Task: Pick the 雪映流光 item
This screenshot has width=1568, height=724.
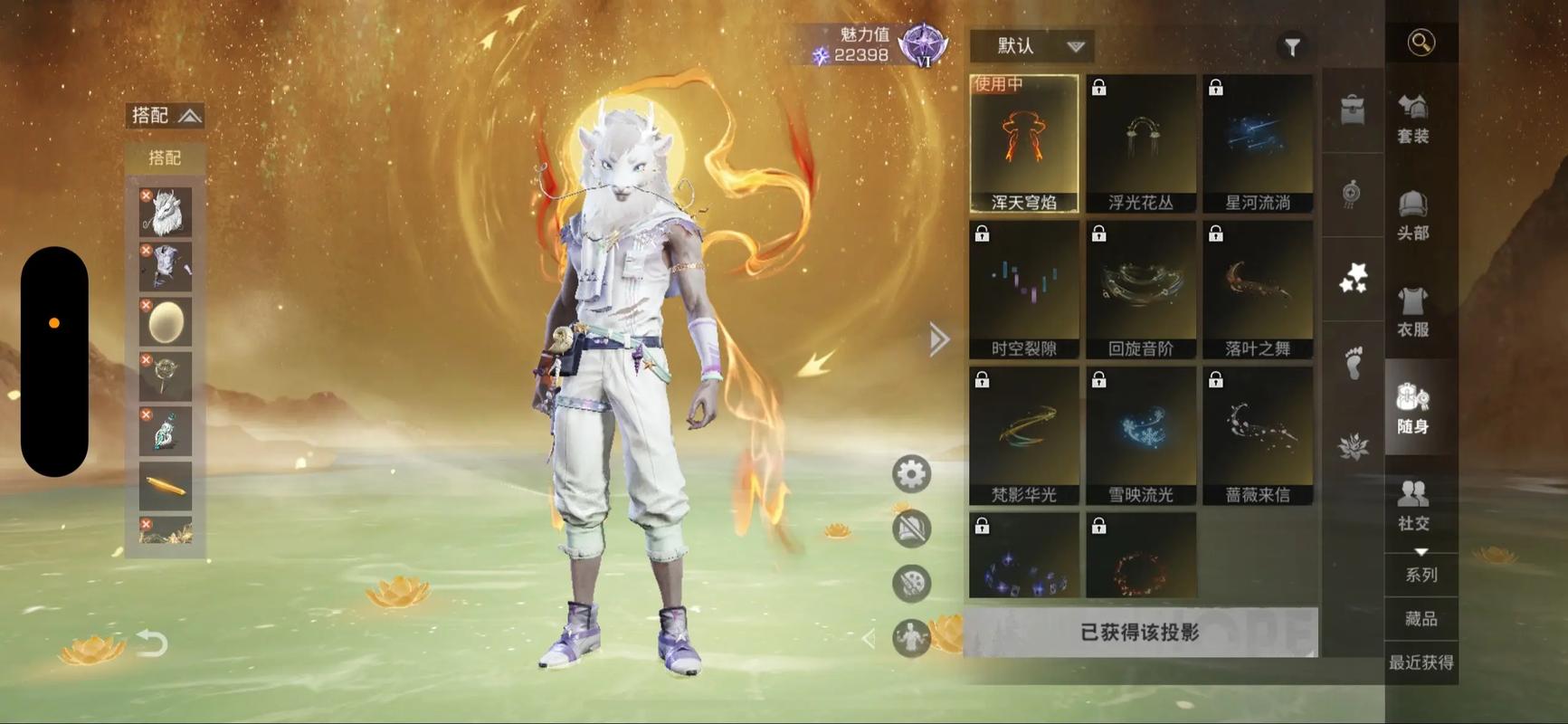Action: pos(1141,436)
